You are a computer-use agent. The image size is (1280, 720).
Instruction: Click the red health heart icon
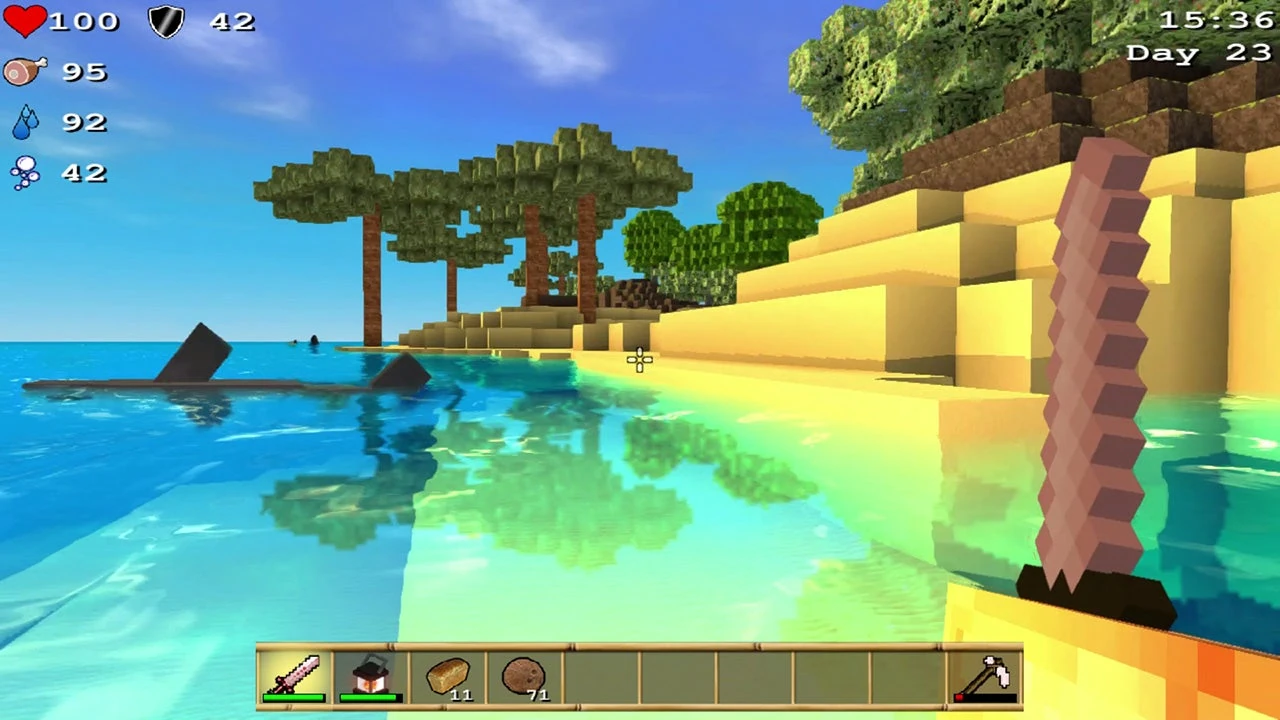(x=25, y=21)
